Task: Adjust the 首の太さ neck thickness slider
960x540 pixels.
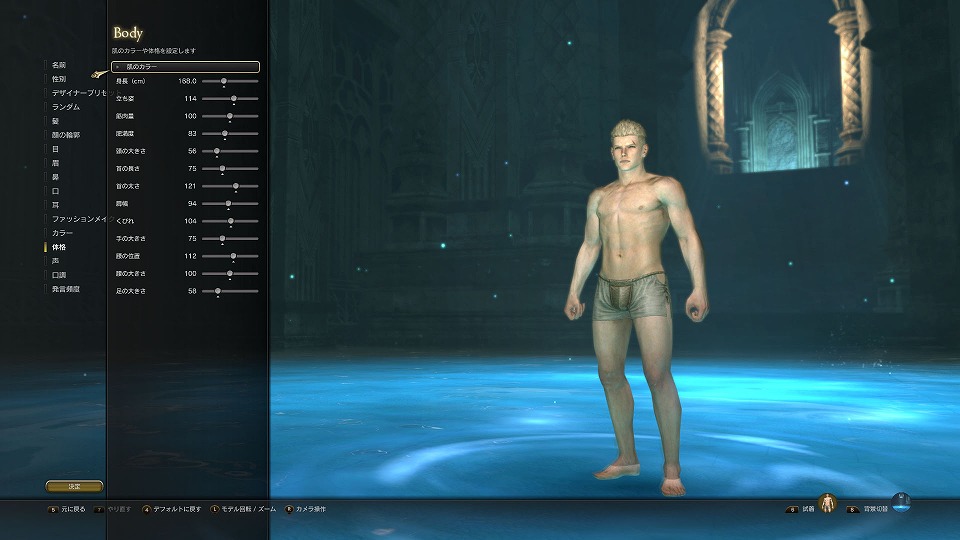Action: coord(236,186)
